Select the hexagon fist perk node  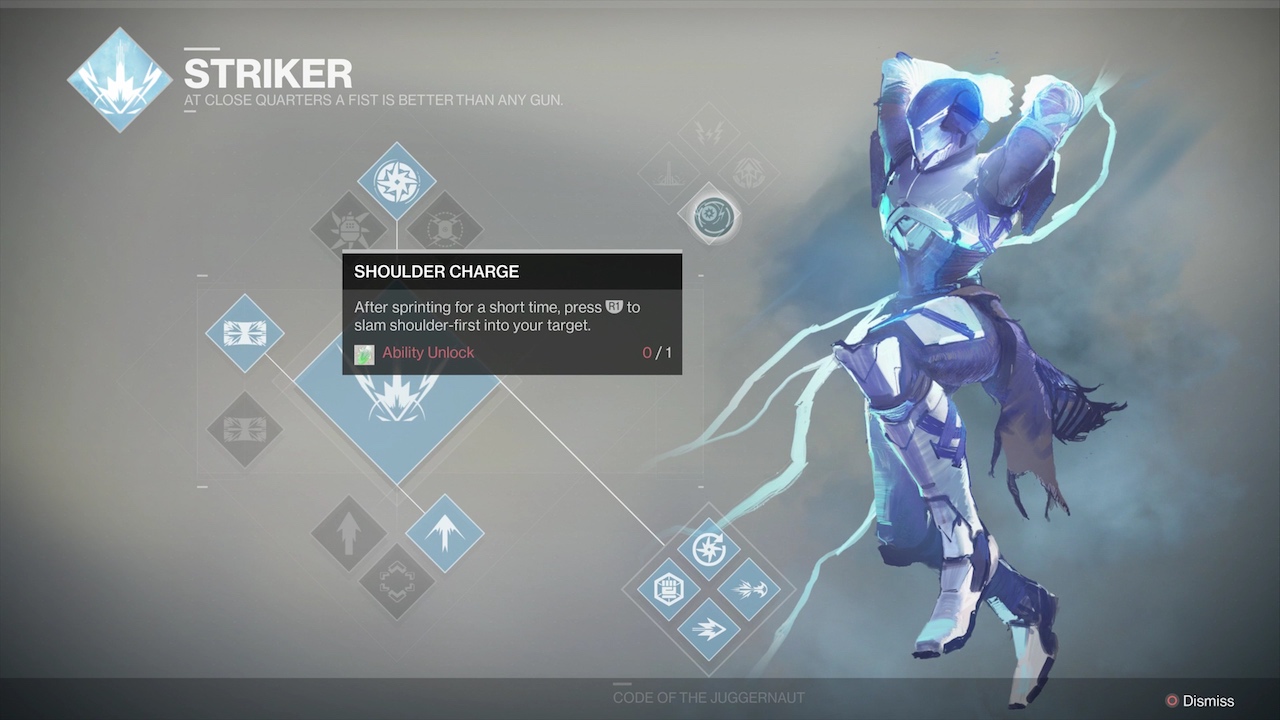click(668, 589)
